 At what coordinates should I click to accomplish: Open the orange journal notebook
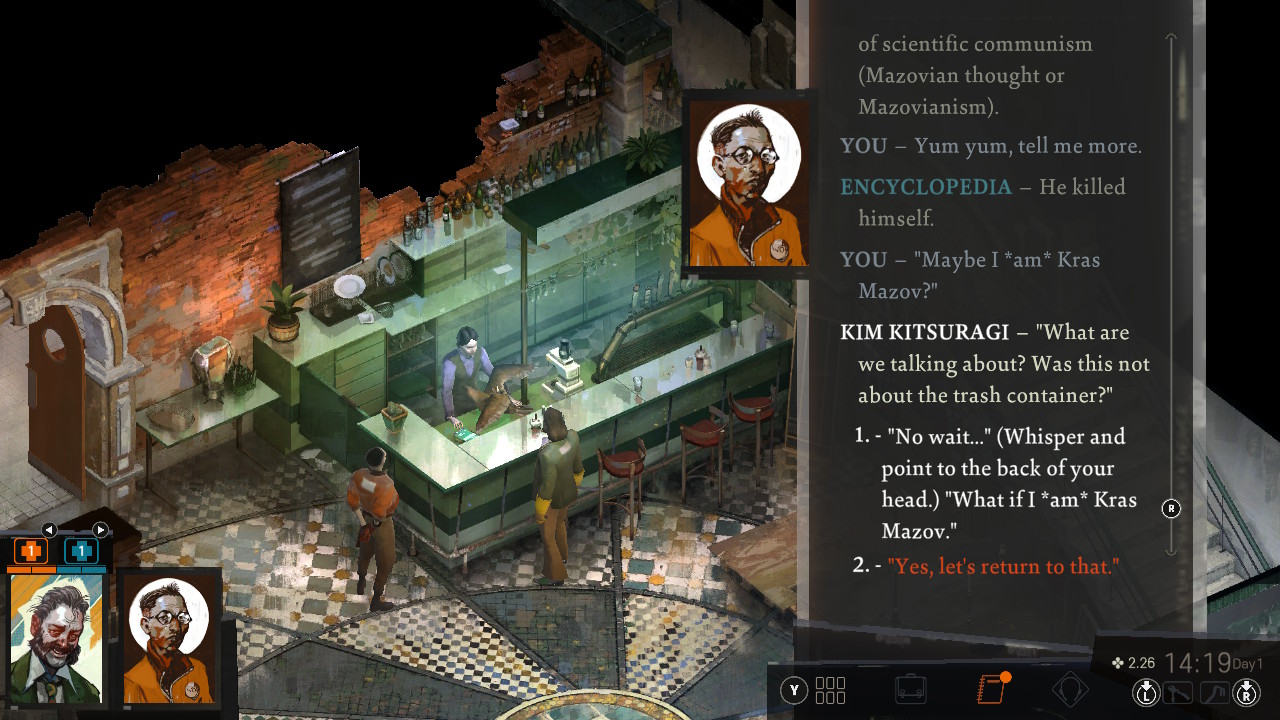(990, 690)
